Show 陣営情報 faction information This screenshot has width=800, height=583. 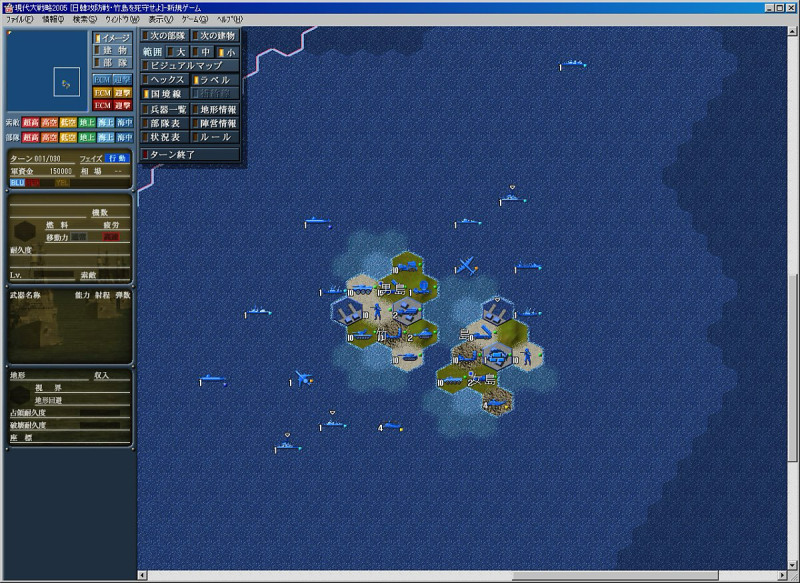click(x=215, y=123)
